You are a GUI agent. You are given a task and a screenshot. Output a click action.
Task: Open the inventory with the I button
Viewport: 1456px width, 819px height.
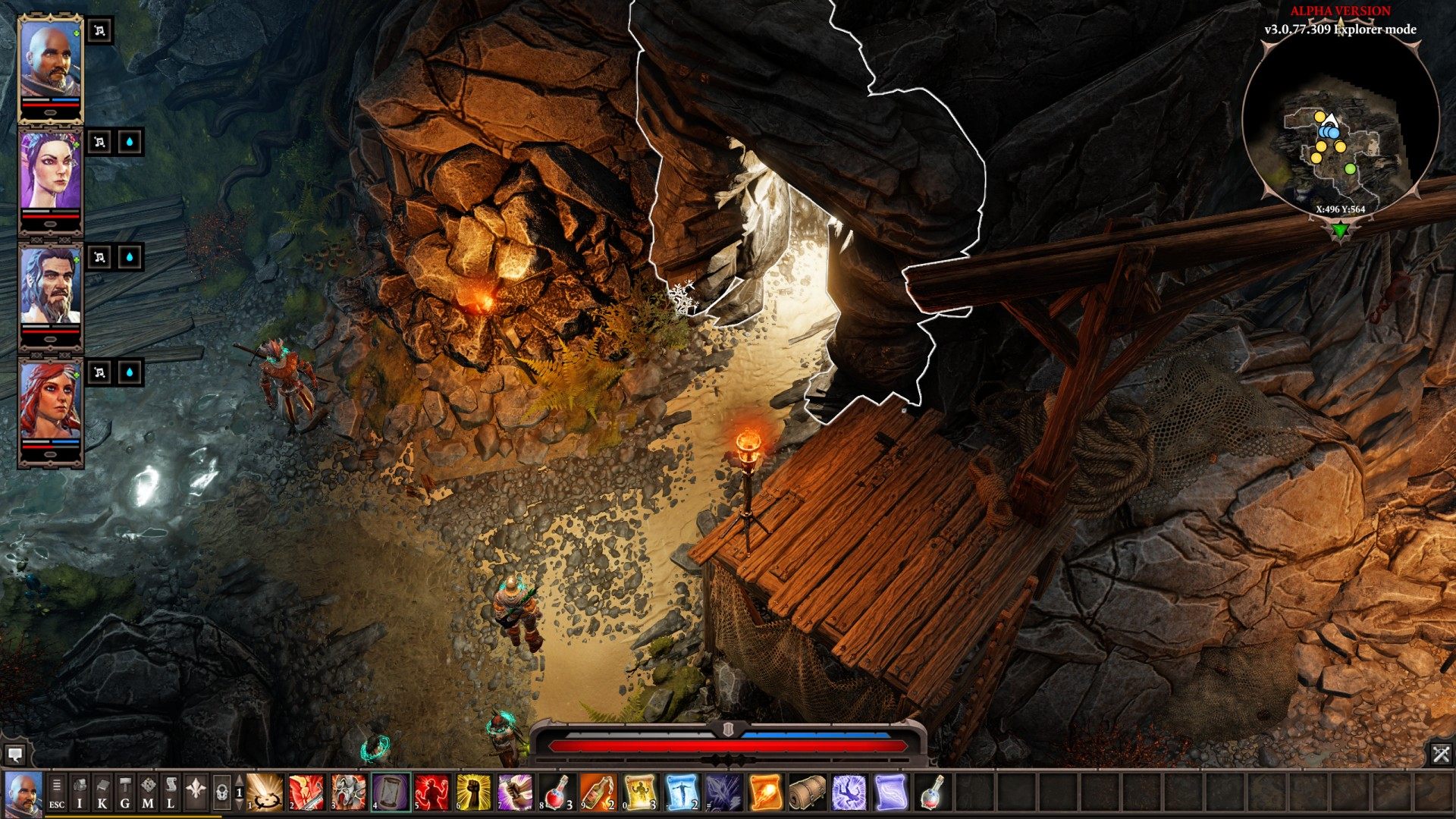coord(80,792)
